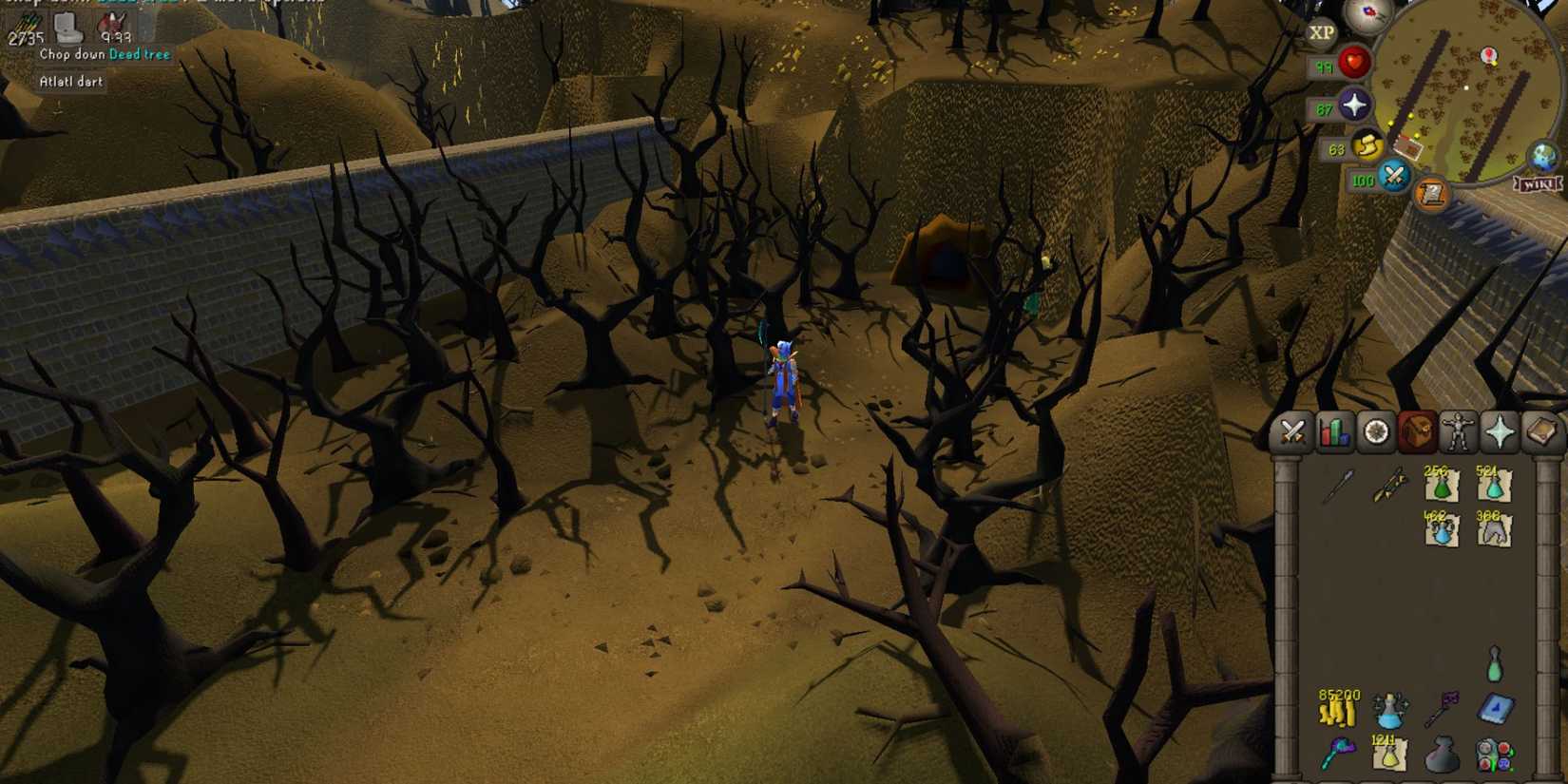Toggle the special attack orb
The image size is (1568, 784).
[x=1394, y=175]
